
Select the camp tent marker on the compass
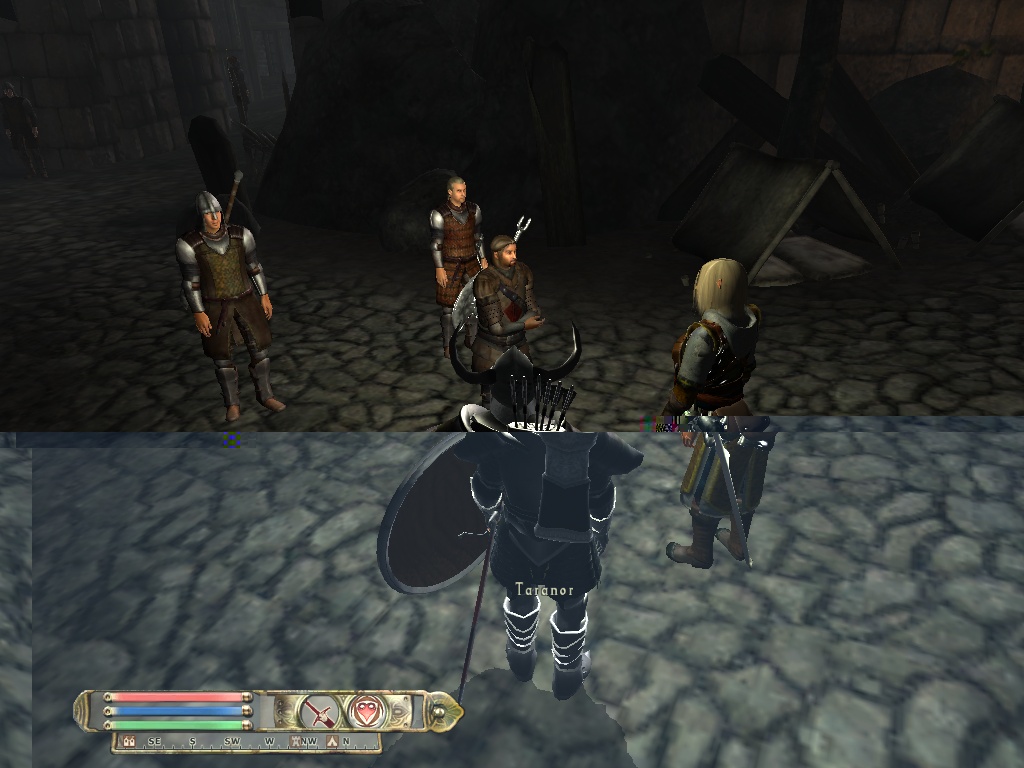pos(332,742)
